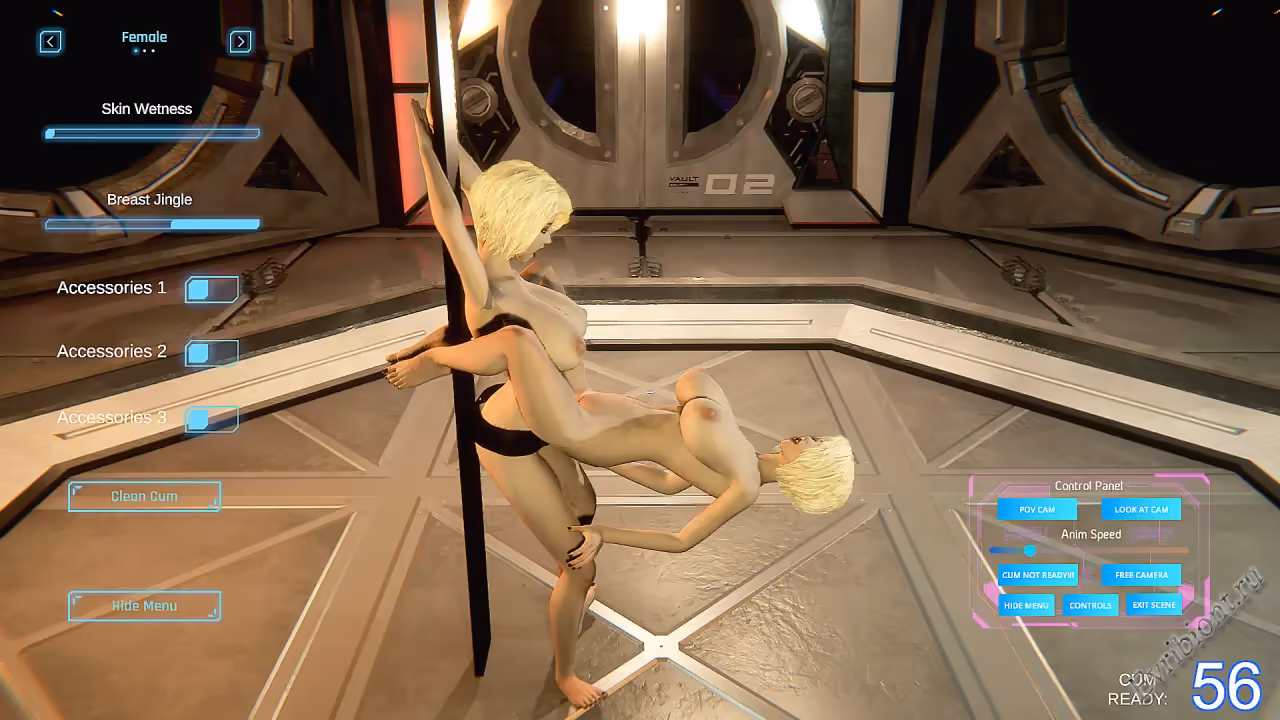This screenshot has height=720, width=1280.
Task: Click the next character arrow beside Female
Action: tap(240, 41)
